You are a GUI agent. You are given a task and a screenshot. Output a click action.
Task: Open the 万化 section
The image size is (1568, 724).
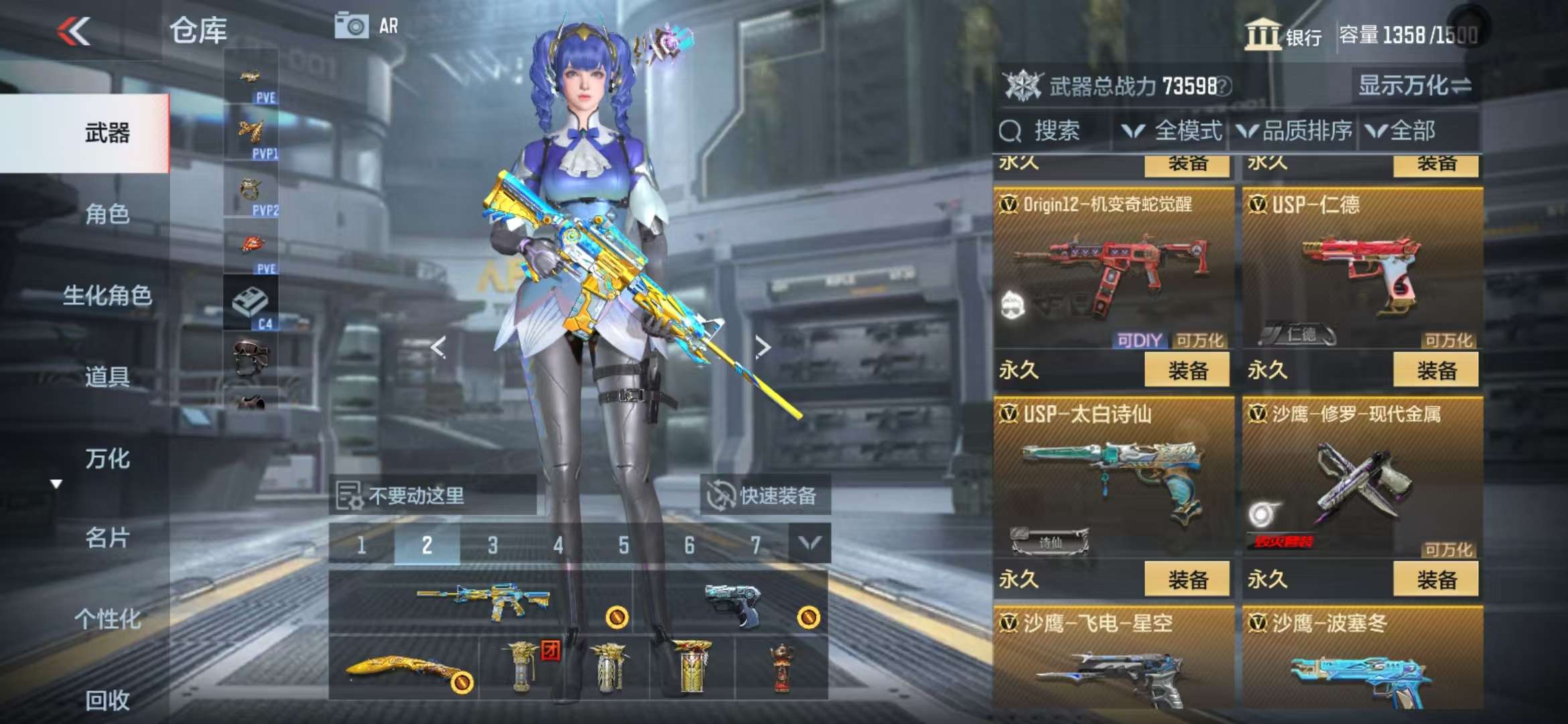pyautogui.click(x=107, y=459)
